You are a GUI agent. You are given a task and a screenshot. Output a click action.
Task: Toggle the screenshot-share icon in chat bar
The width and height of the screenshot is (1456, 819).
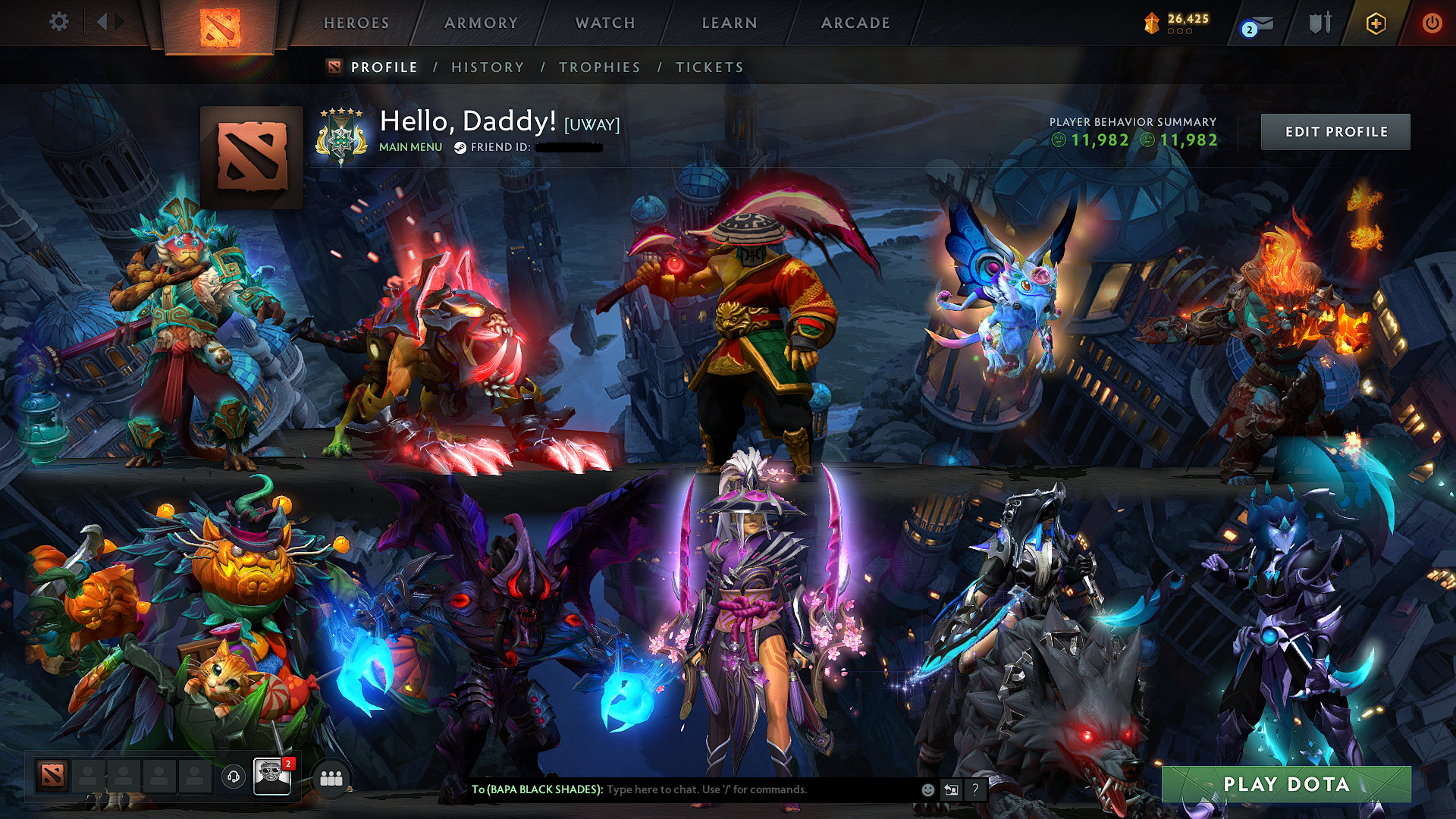[x=950, y=789]
